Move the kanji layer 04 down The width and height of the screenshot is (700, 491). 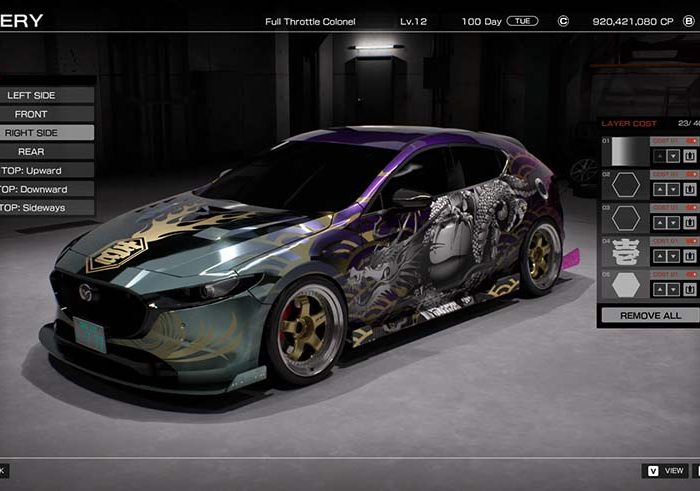tap(673, 256)
